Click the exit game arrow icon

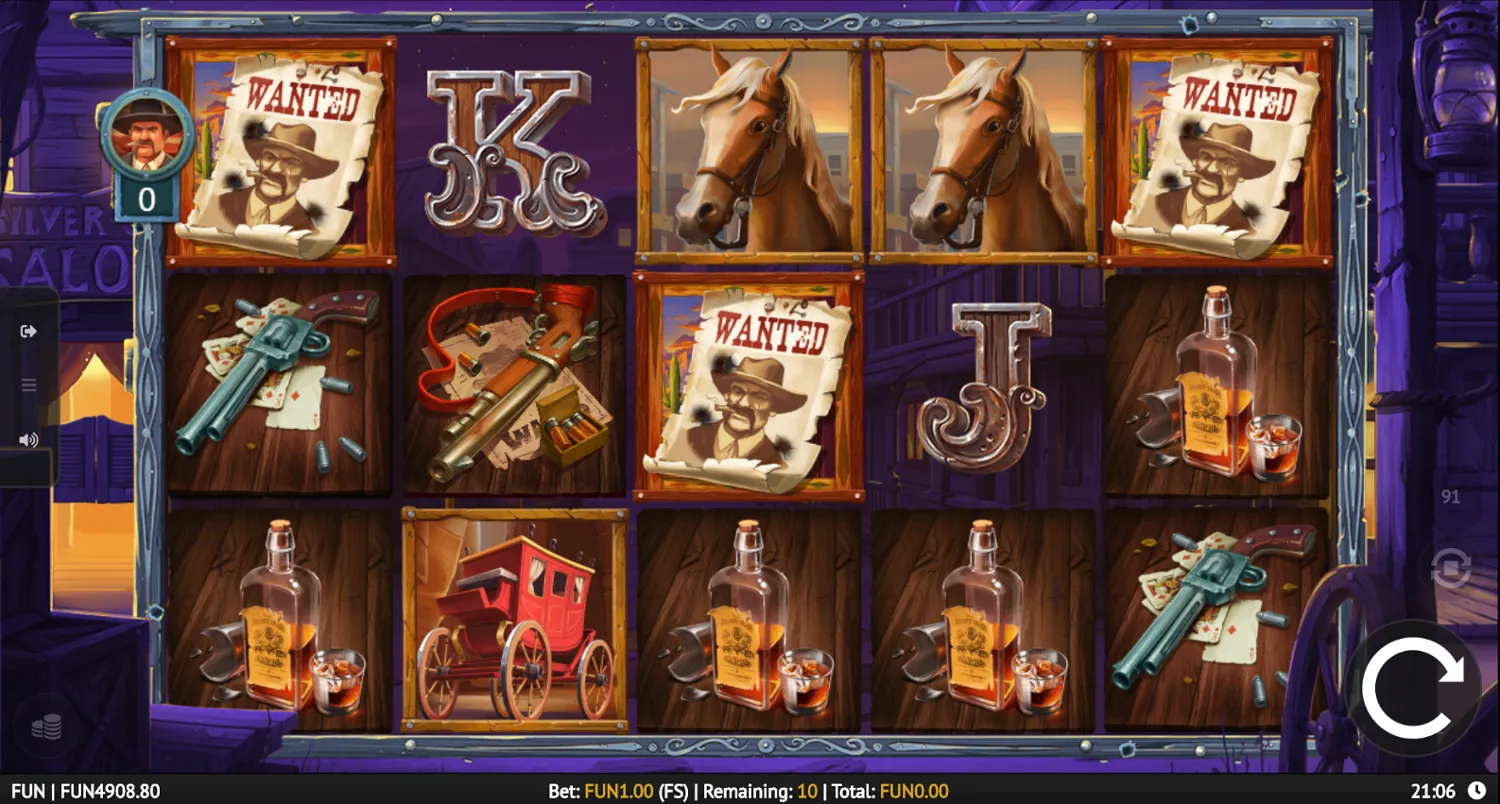click(29, 330)
